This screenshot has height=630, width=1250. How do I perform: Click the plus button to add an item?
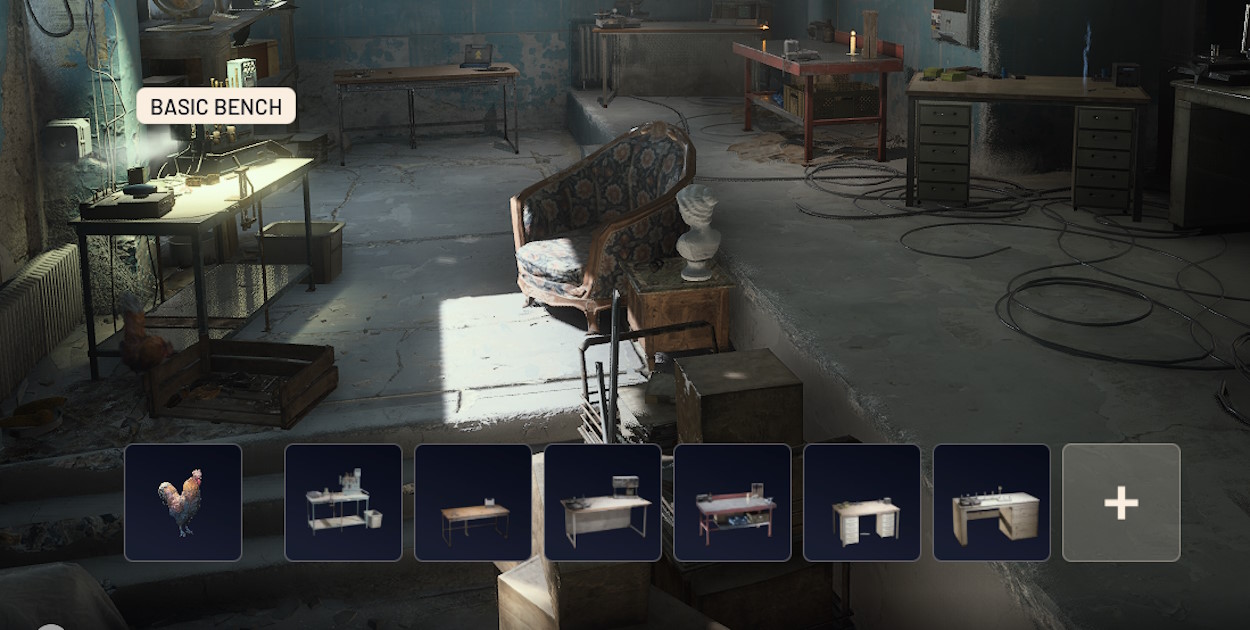(1121, 502)
